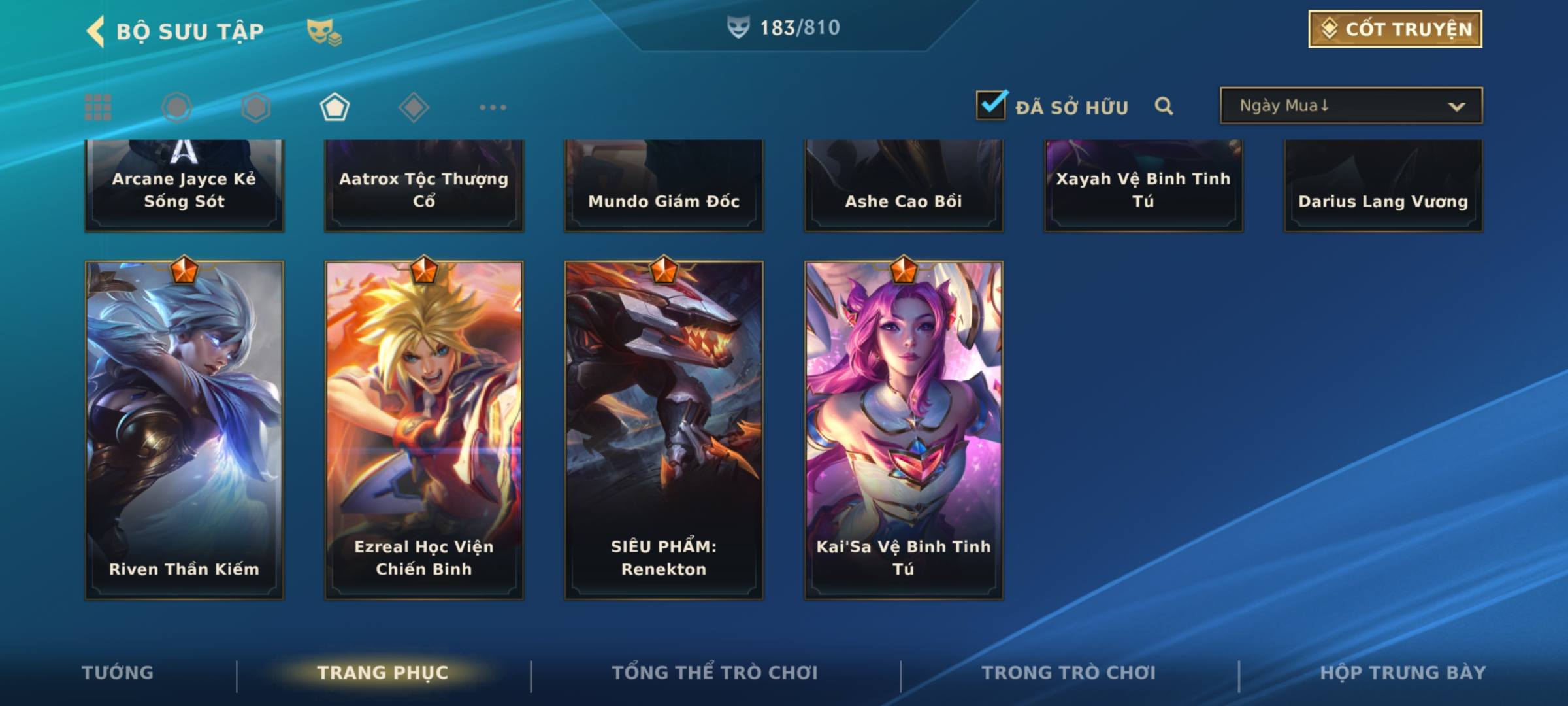
Task: Go to the Hộp Trưng Bày tab
Action: [x=1403, y=673]
